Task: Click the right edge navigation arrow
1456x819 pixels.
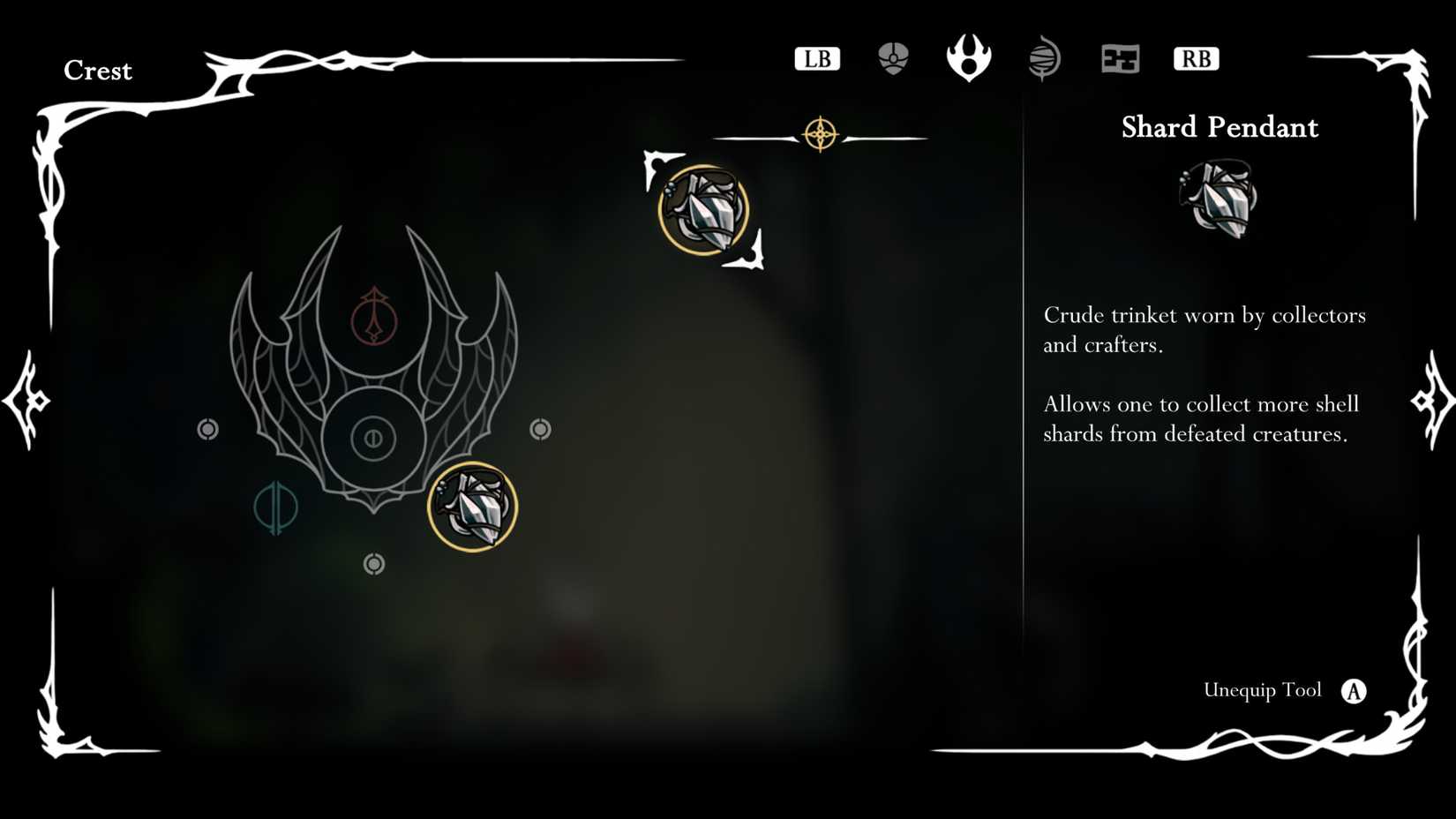Action: [1431, 401]
